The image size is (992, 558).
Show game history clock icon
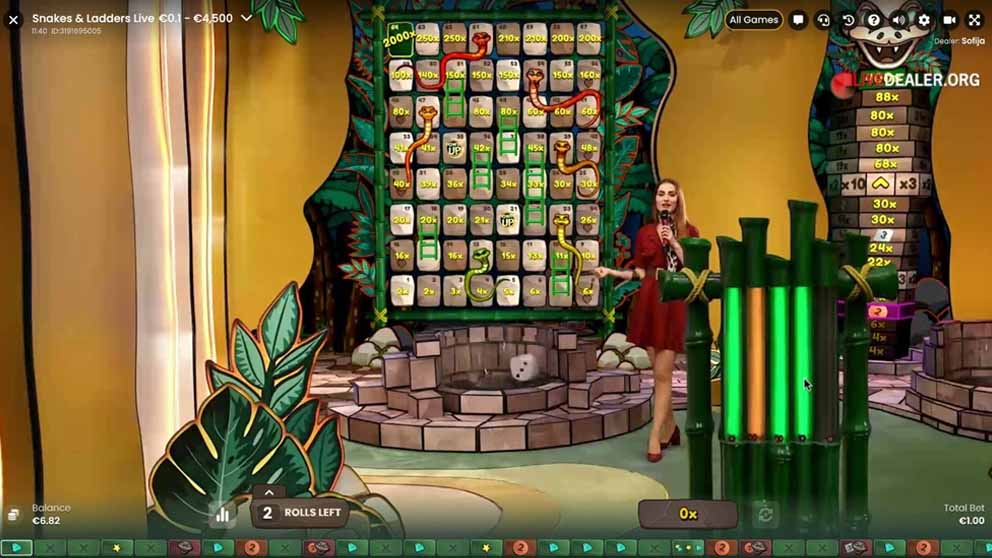point(848,20)
